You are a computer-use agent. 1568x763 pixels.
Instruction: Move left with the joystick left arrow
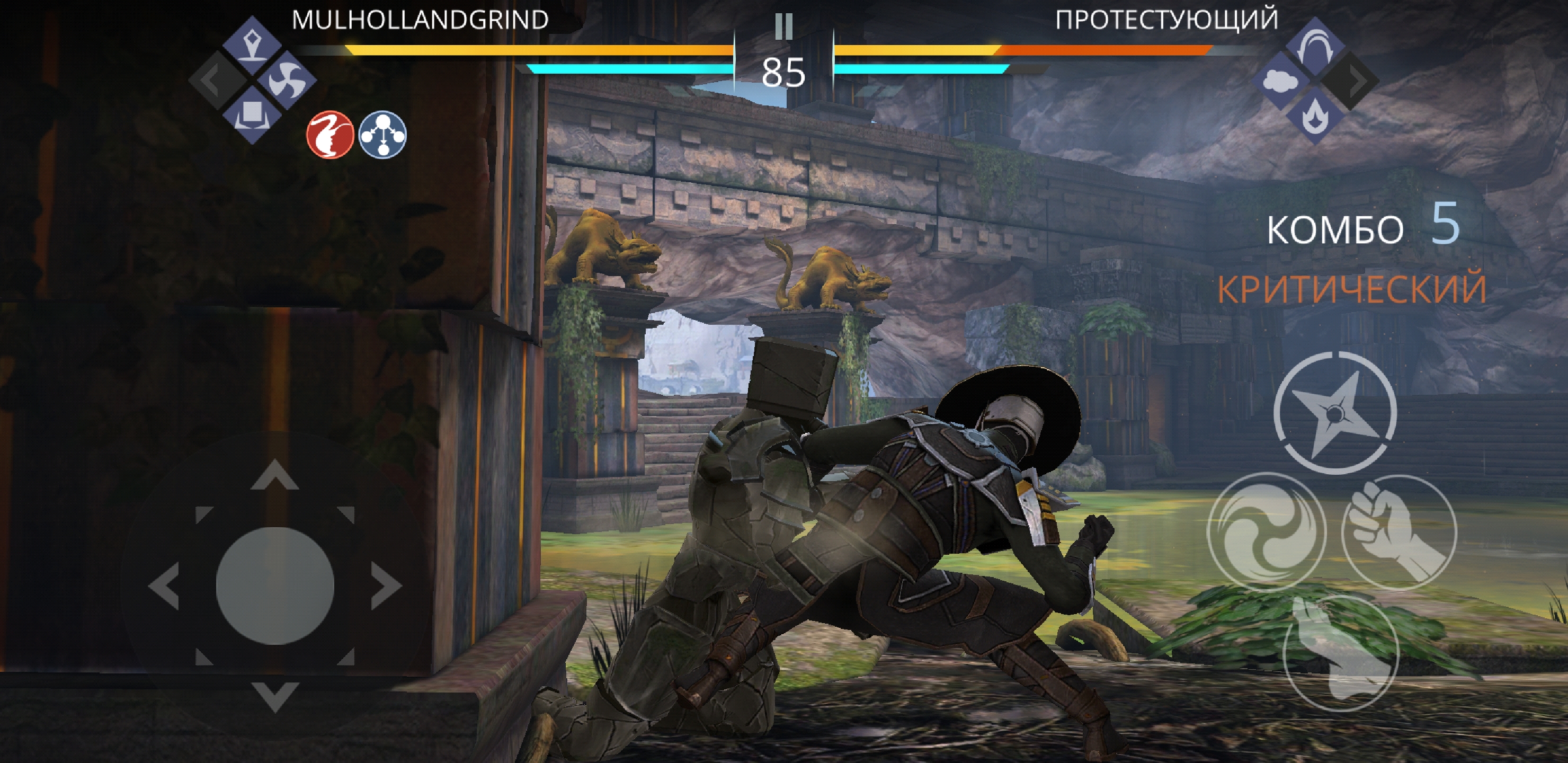tap(164, 587)
